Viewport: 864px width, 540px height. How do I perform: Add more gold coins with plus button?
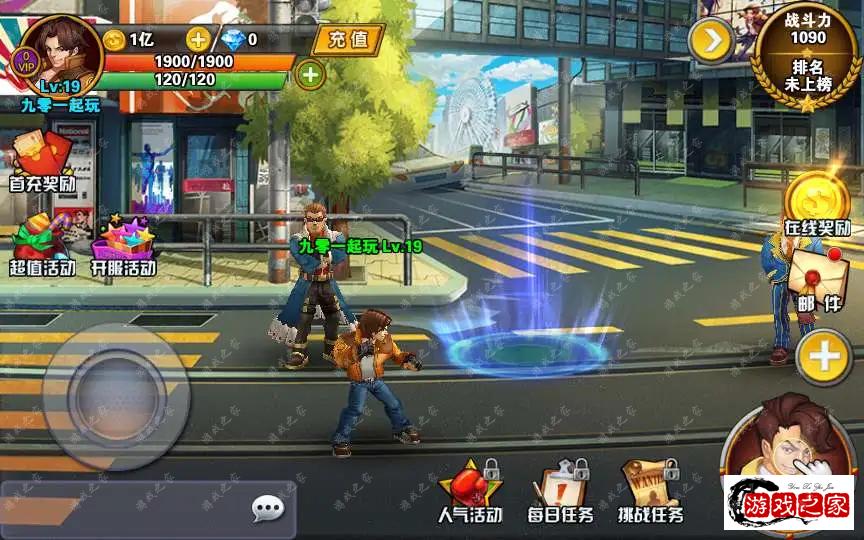point(199,39)
